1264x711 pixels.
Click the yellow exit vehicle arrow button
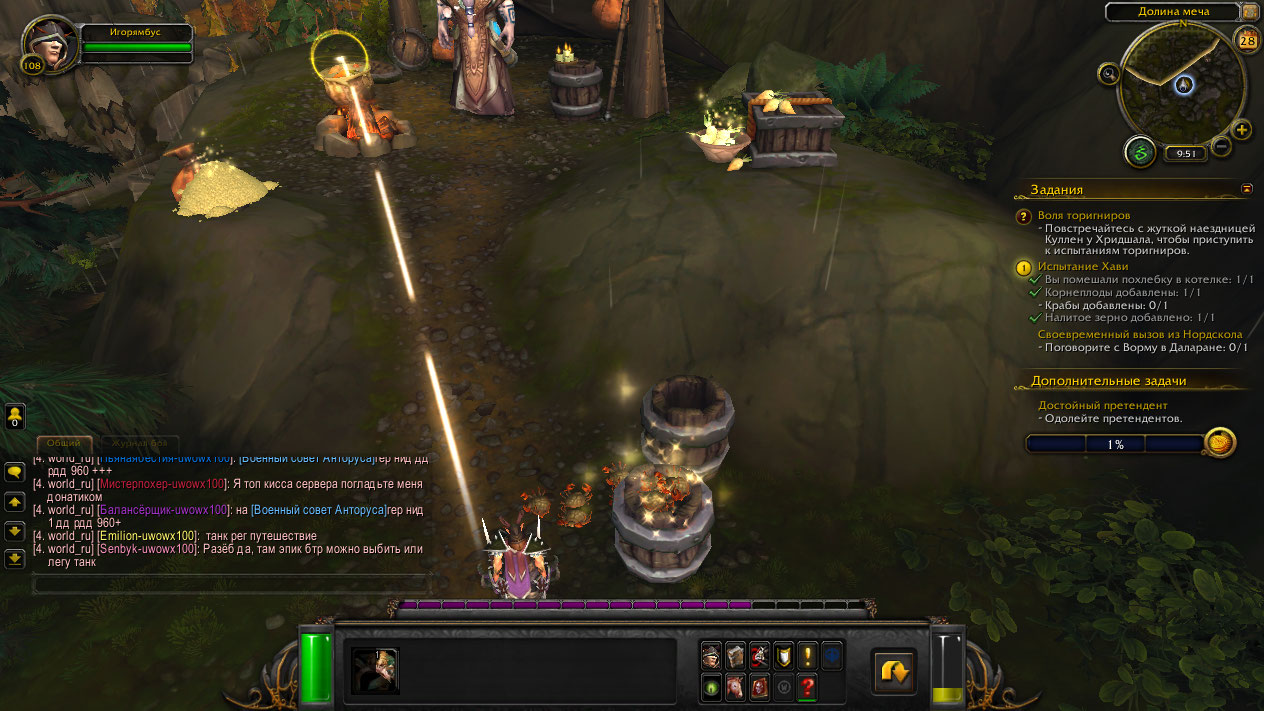(893, 671)
